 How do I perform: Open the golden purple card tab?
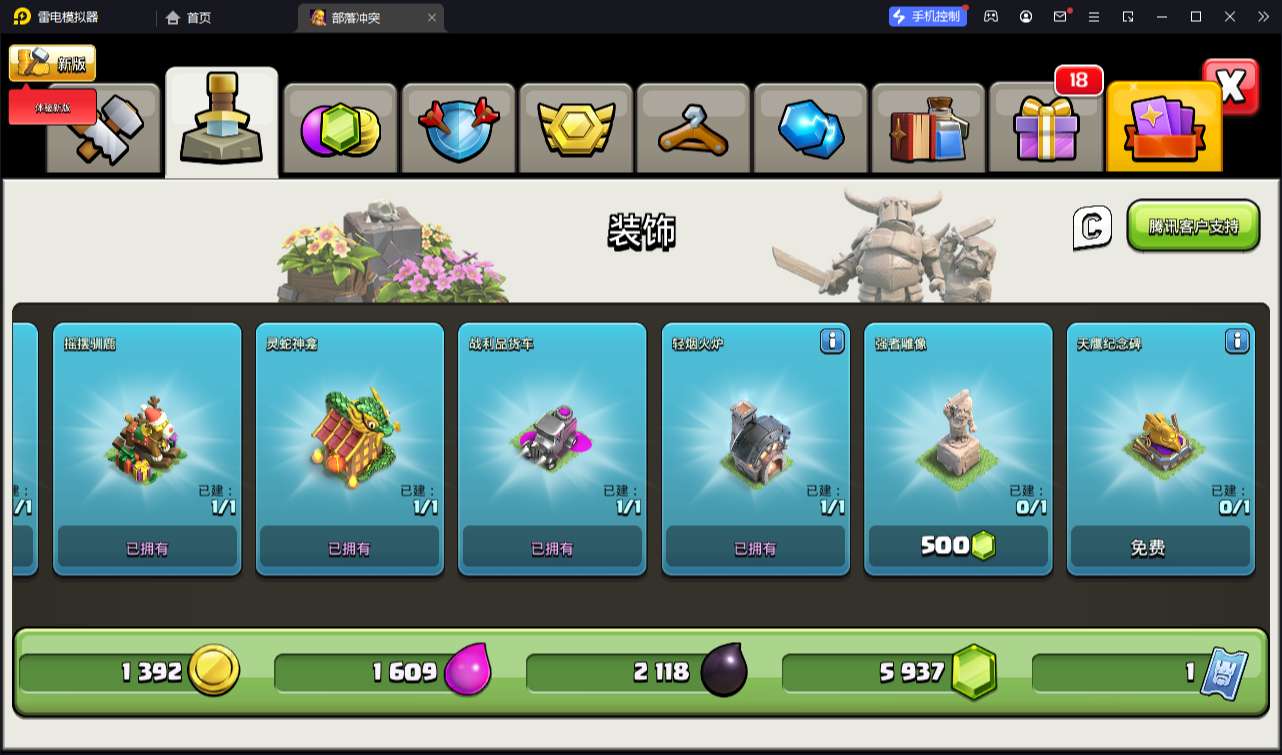pyautogui.click(x=1163, y=130)
